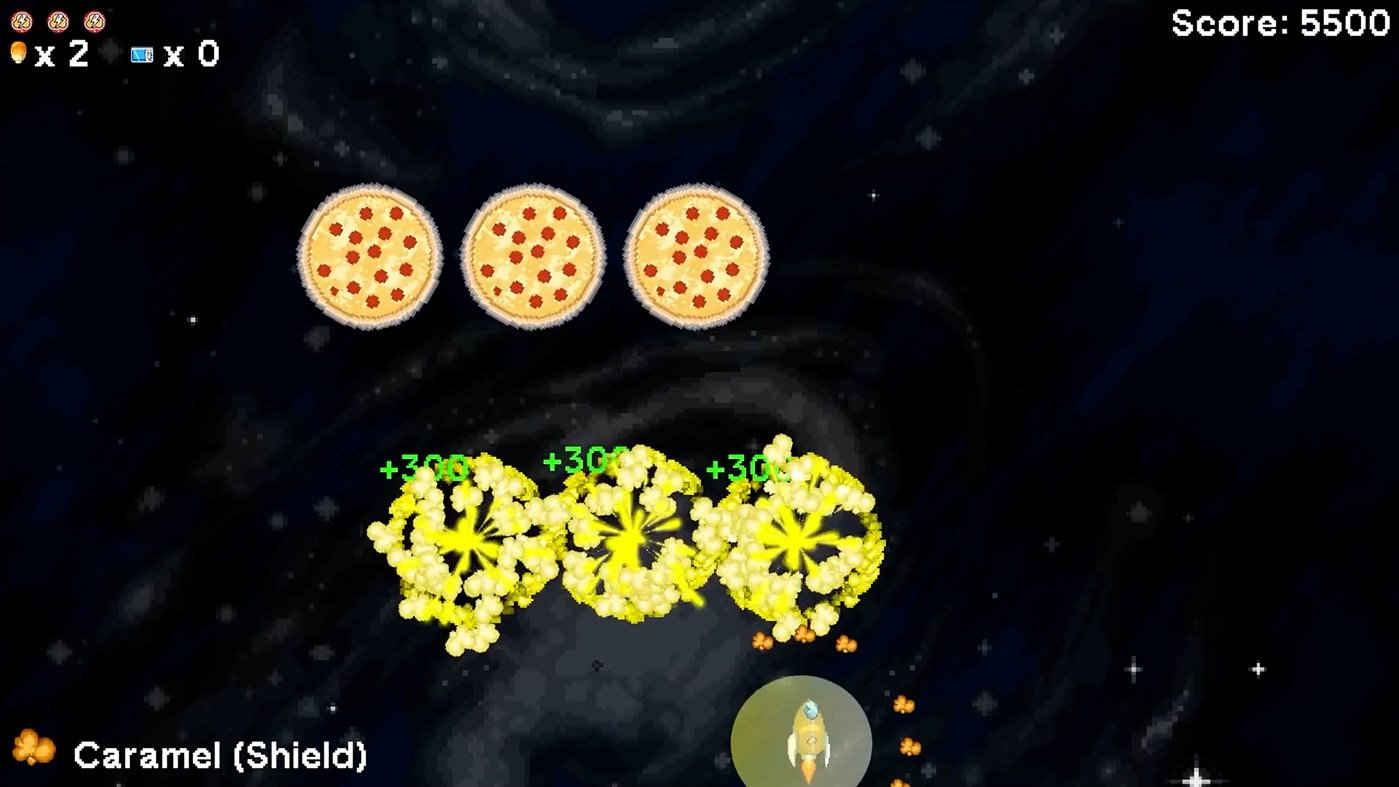Click the leftmost yellow explosion burst

465,540
